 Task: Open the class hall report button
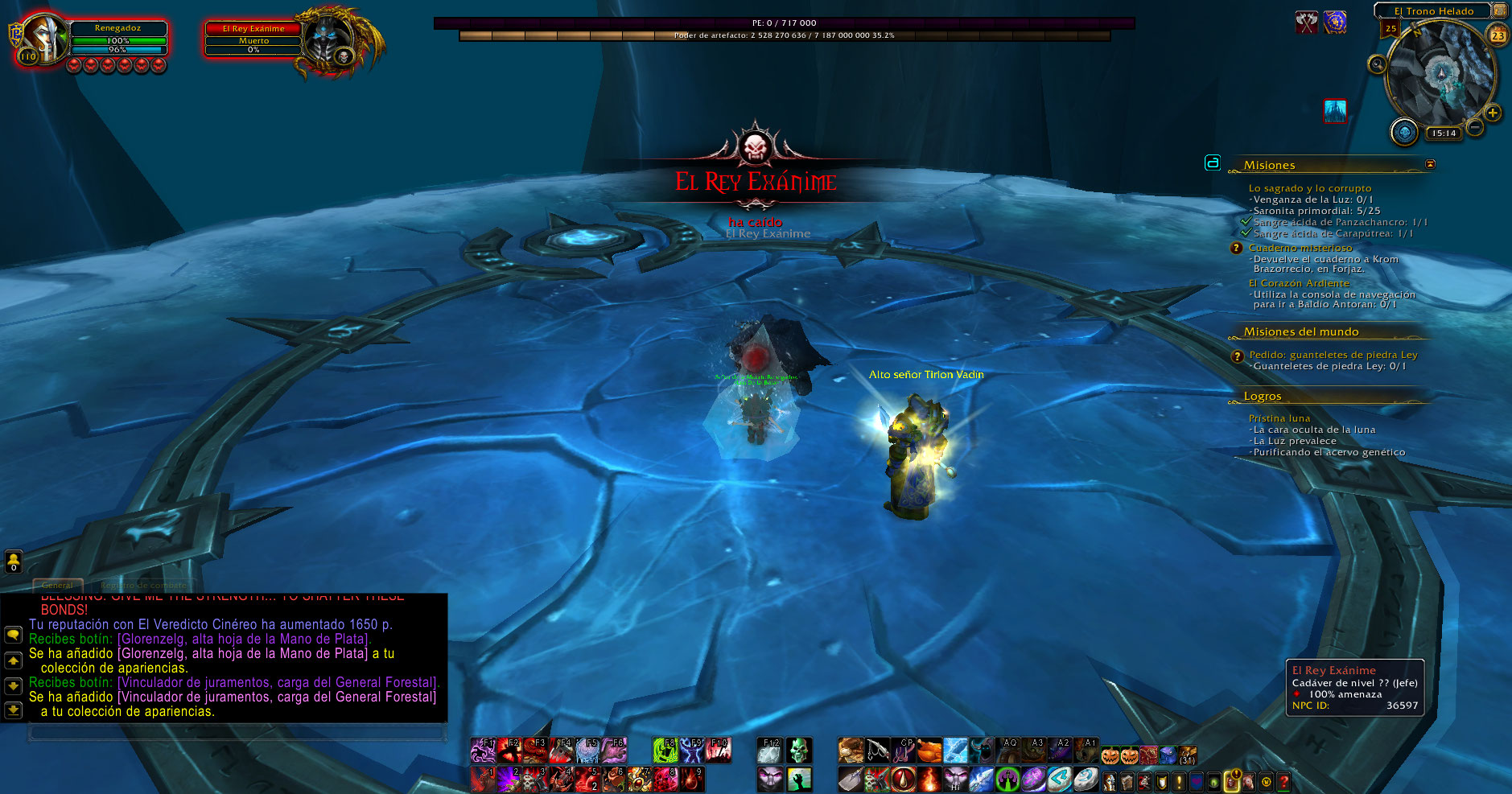1405,132
